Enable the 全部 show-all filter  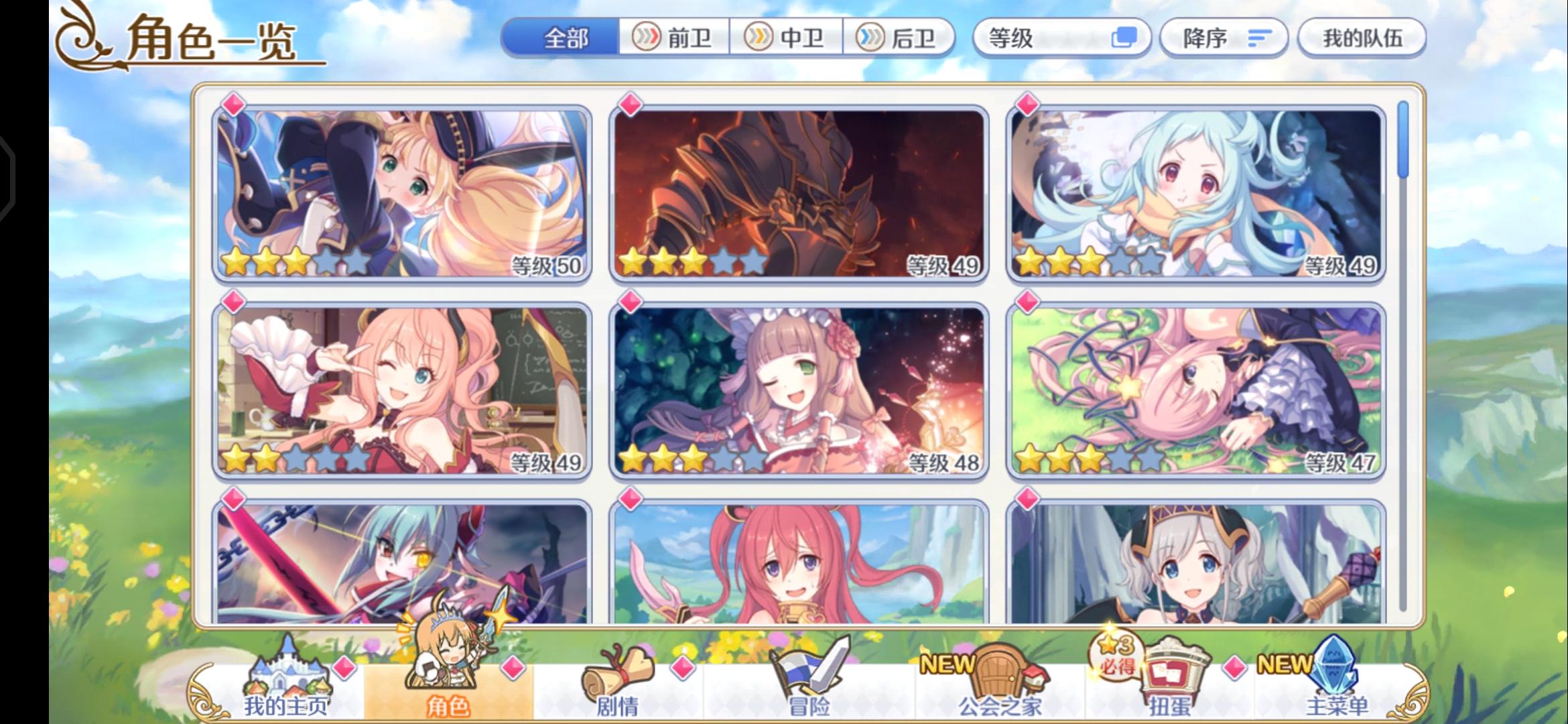click(565, 38)
